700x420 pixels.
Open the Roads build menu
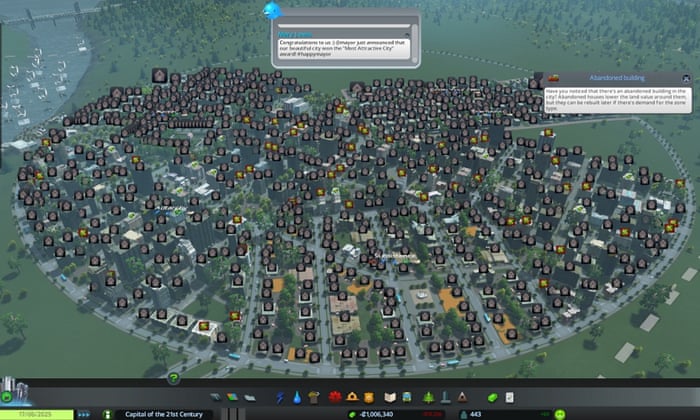point(213,397)
